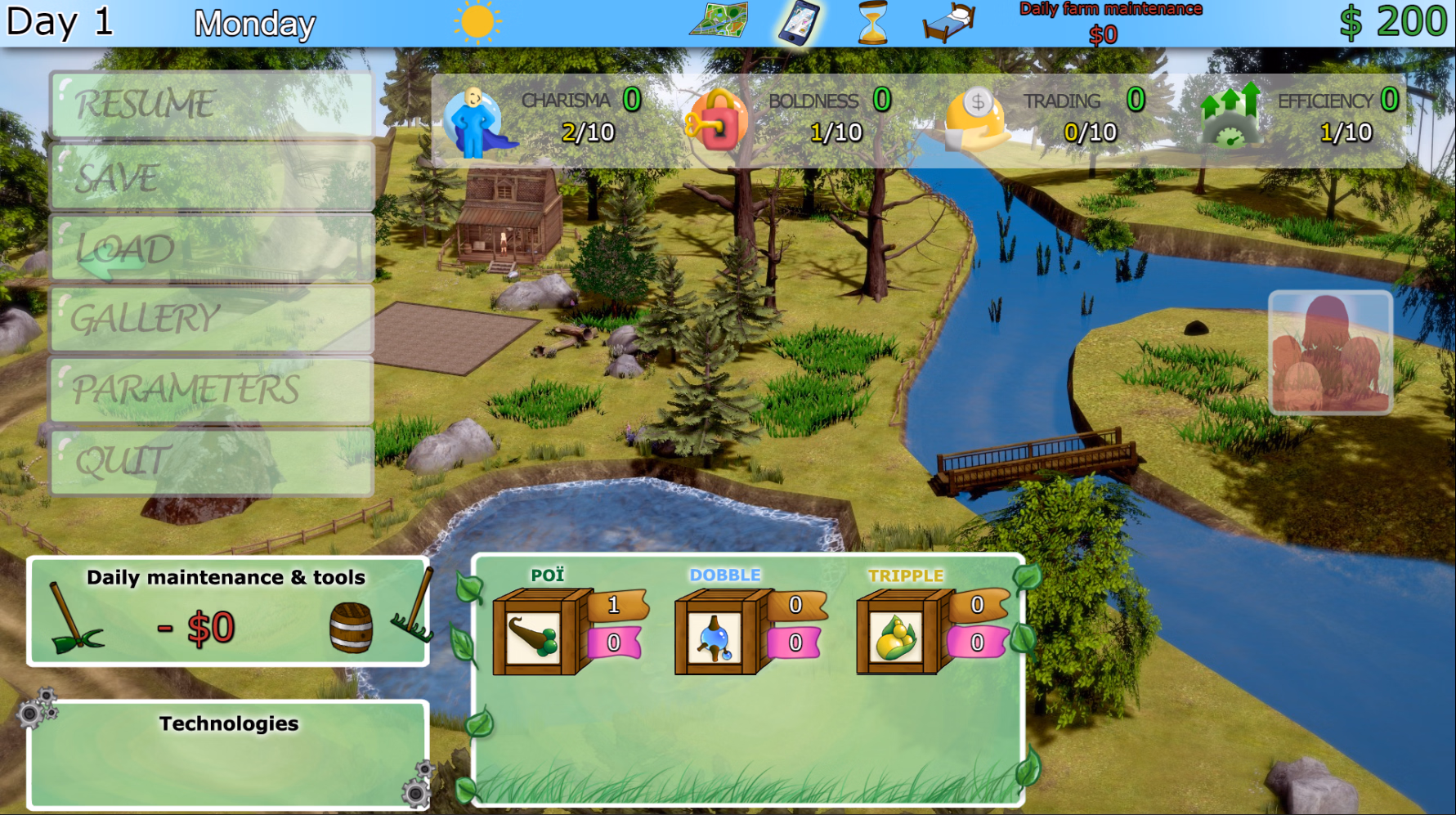The width and height of the screenshot is (1456, 815).
Task: Click the Charisma 2/10 progress counter
Action: (x=590, y=132)
